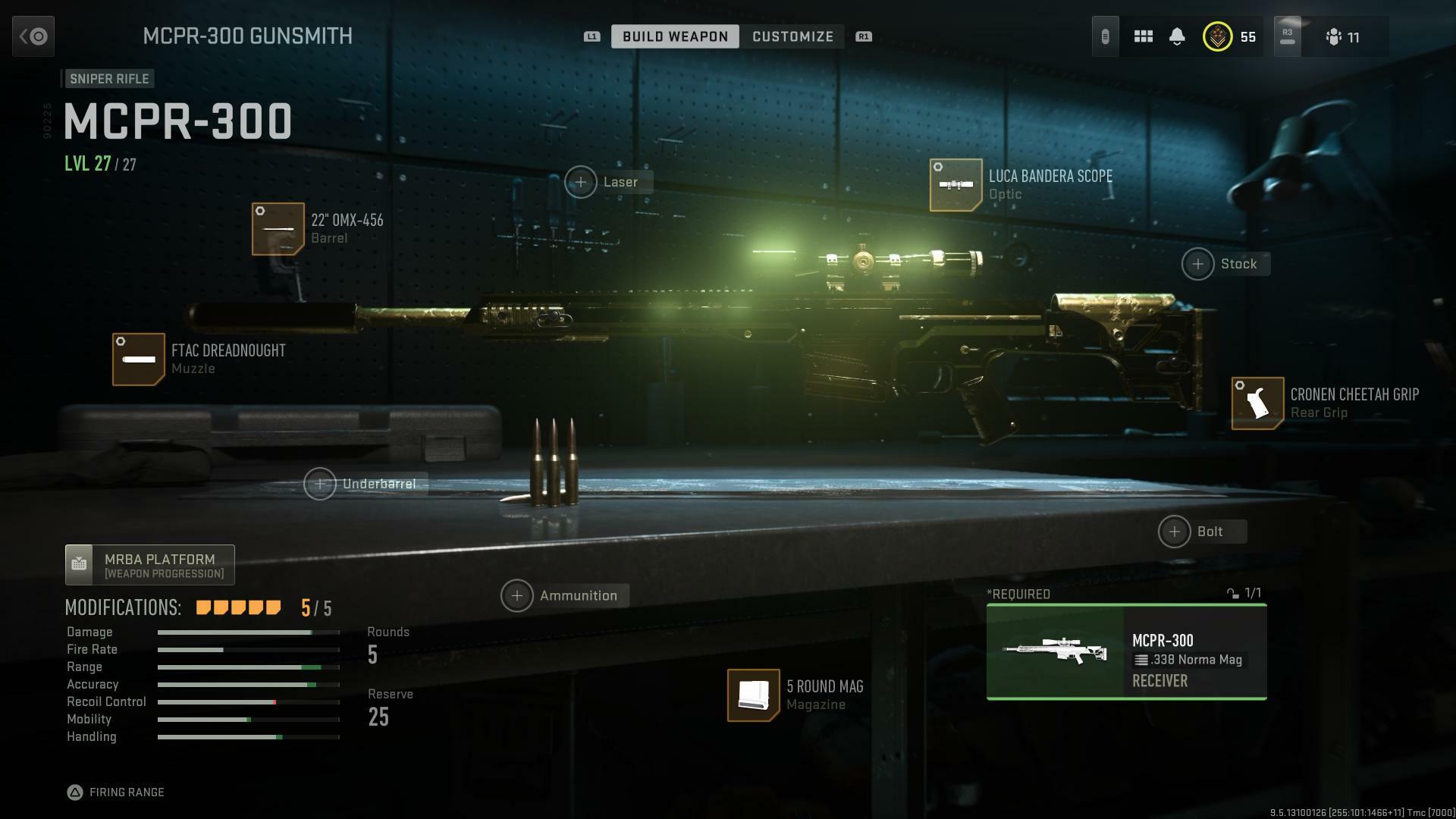Open the grid menu icon
The width and height of the screenshot is (1456, 819).
[x=1143, y=36]
